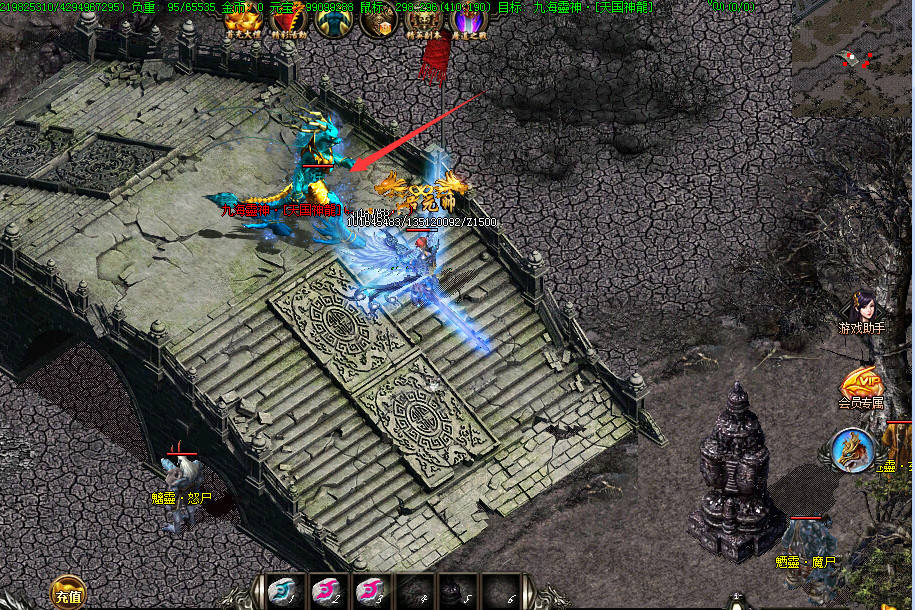Open the 首充大礼 first-recharge gift icon

tap(242, 21)
